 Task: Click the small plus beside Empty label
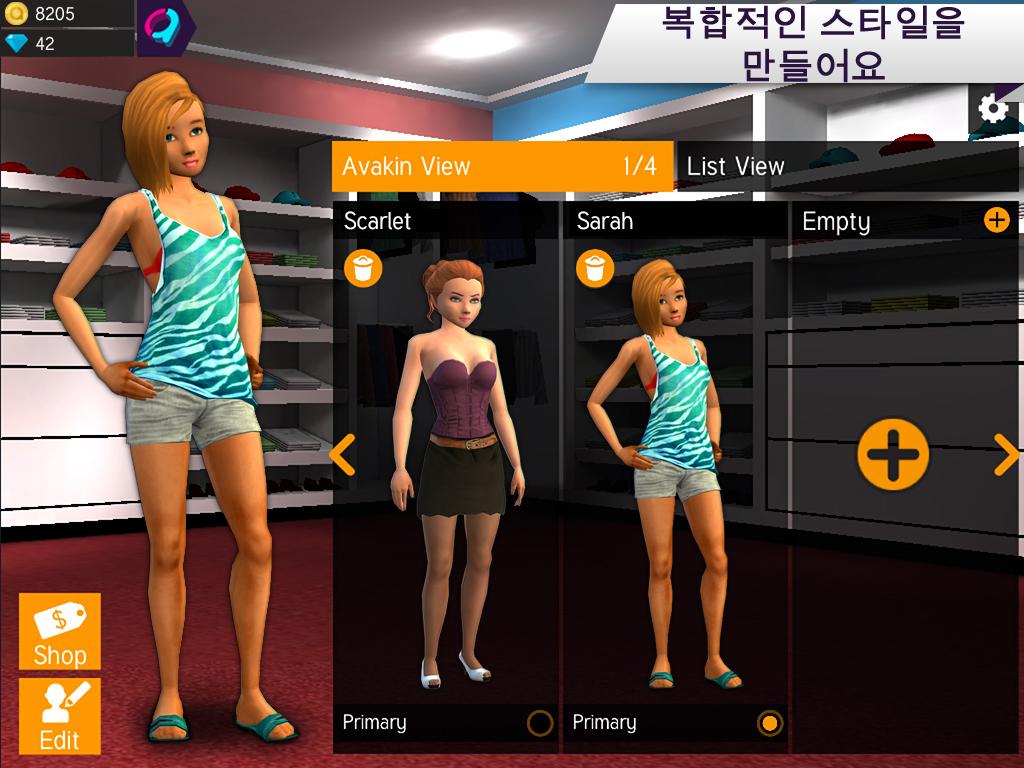997,220
